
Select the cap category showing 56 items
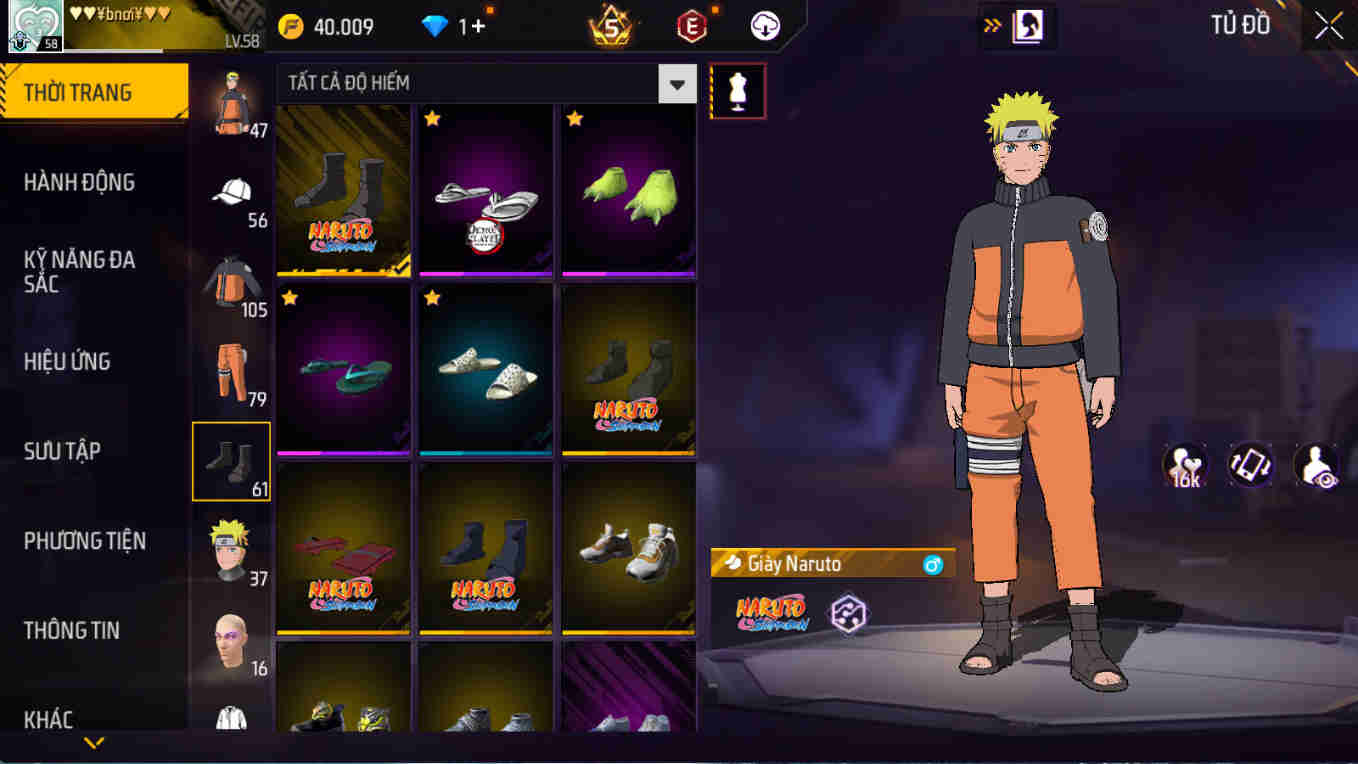click(x=231, y=192)
